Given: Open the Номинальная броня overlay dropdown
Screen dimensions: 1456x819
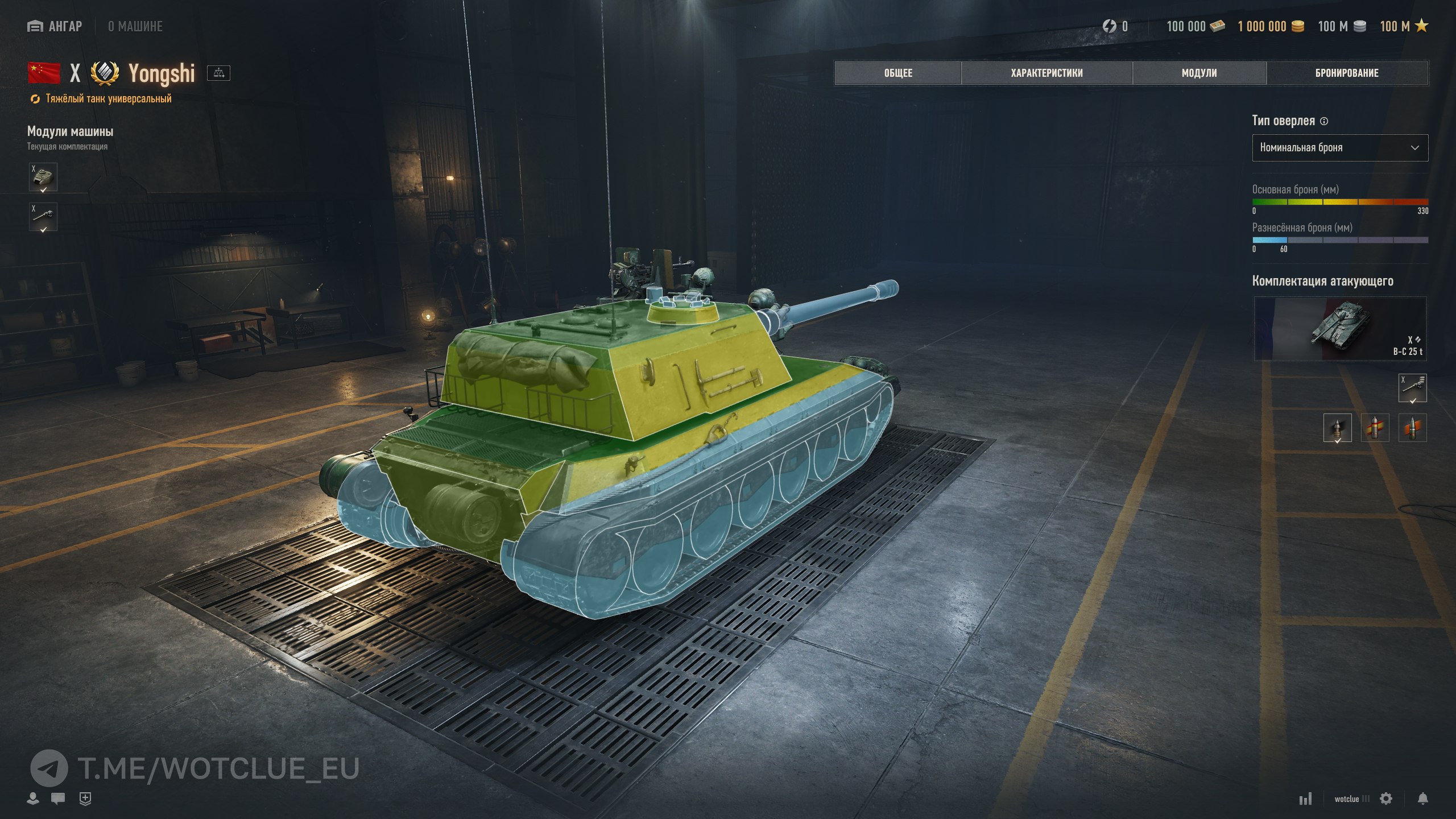Looking at the screenshot, I should 1339,148.
